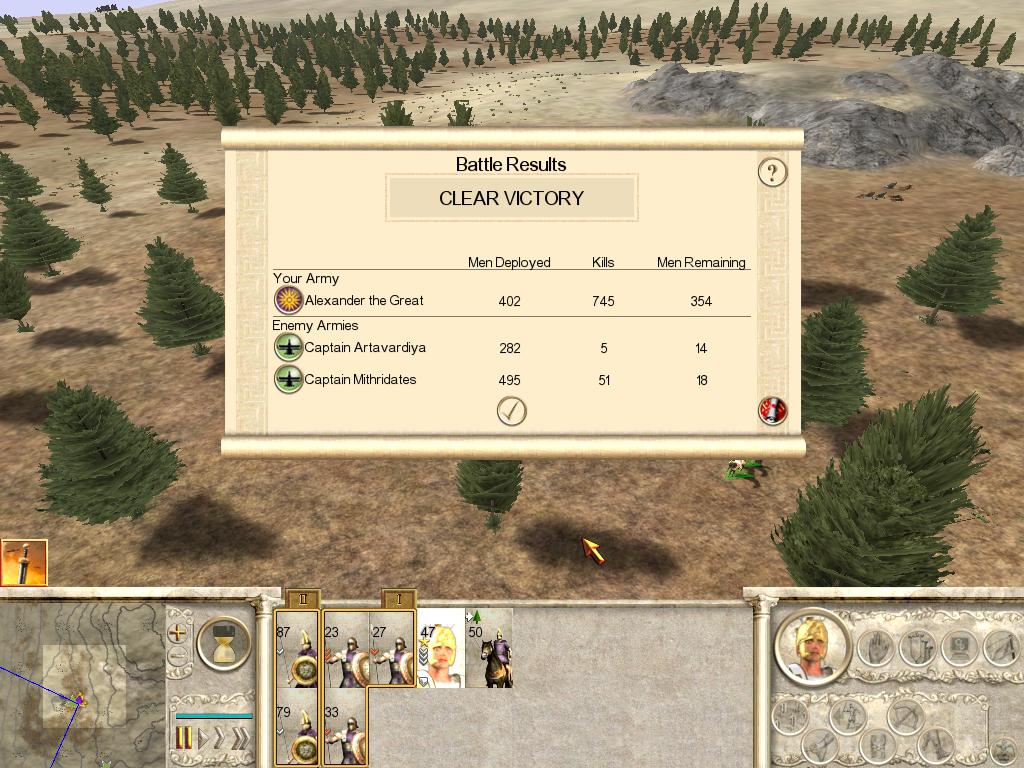Click the hourglass button beside the minimap
This screenshot has height=768, width=1024.
(x=223, y=644)
